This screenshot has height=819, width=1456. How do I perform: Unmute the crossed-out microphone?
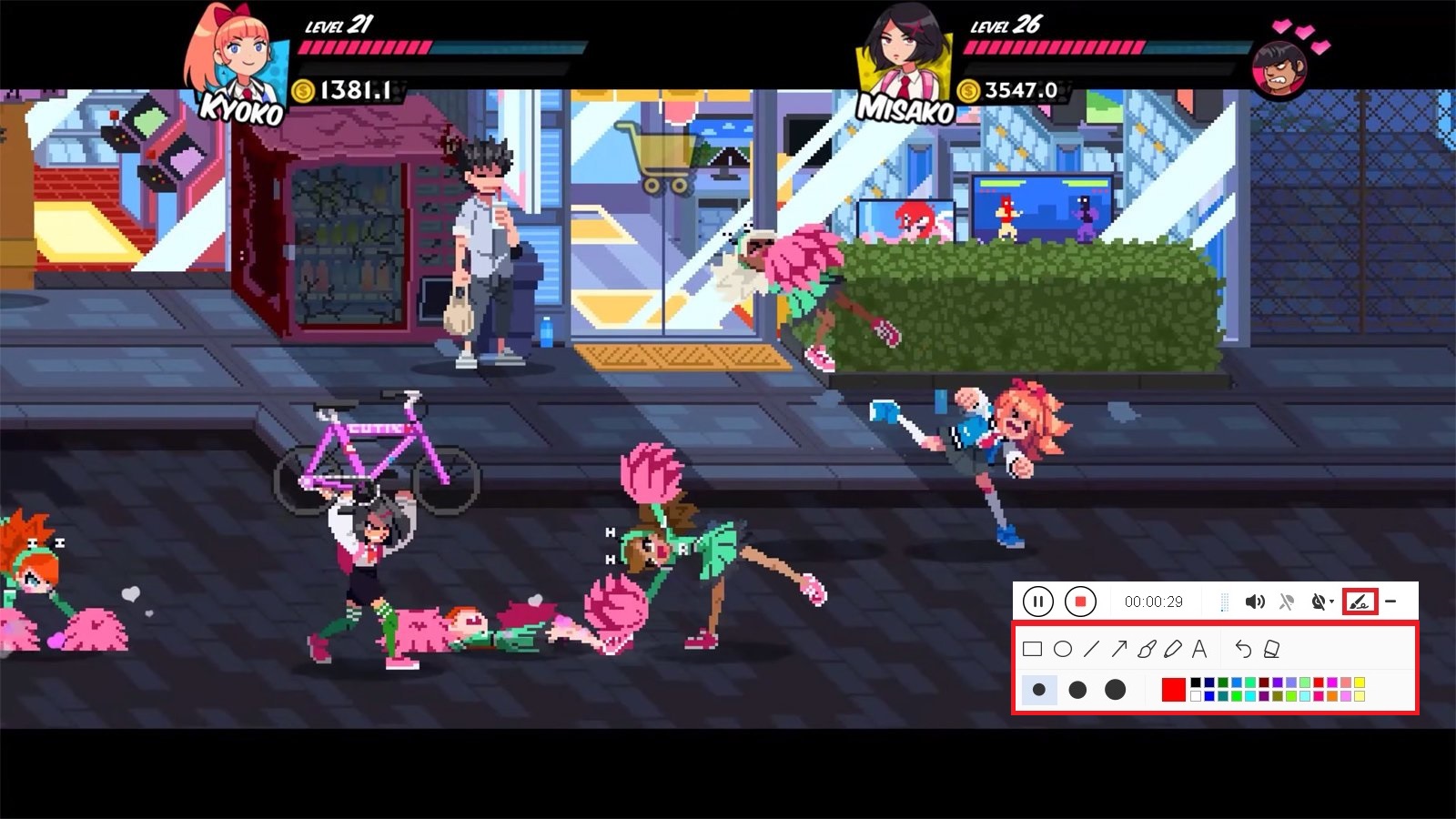click(1288, 601)
